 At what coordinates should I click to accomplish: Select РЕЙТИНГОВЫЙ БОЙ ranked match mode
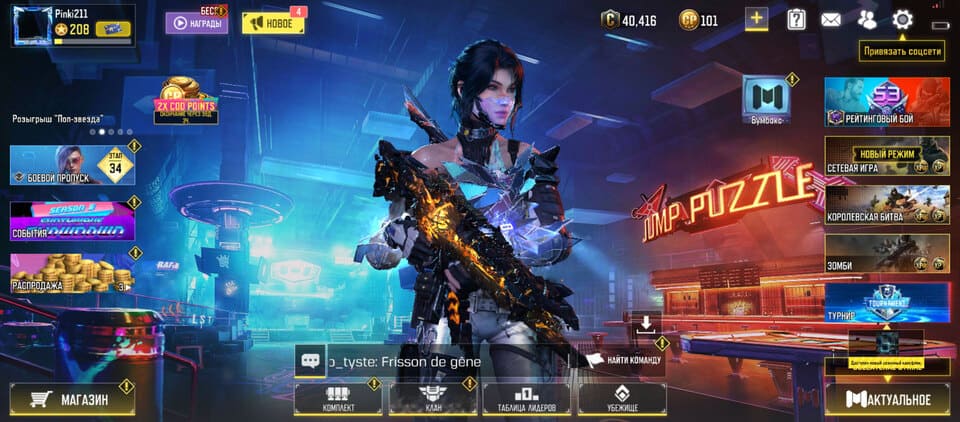click(886, 104)
